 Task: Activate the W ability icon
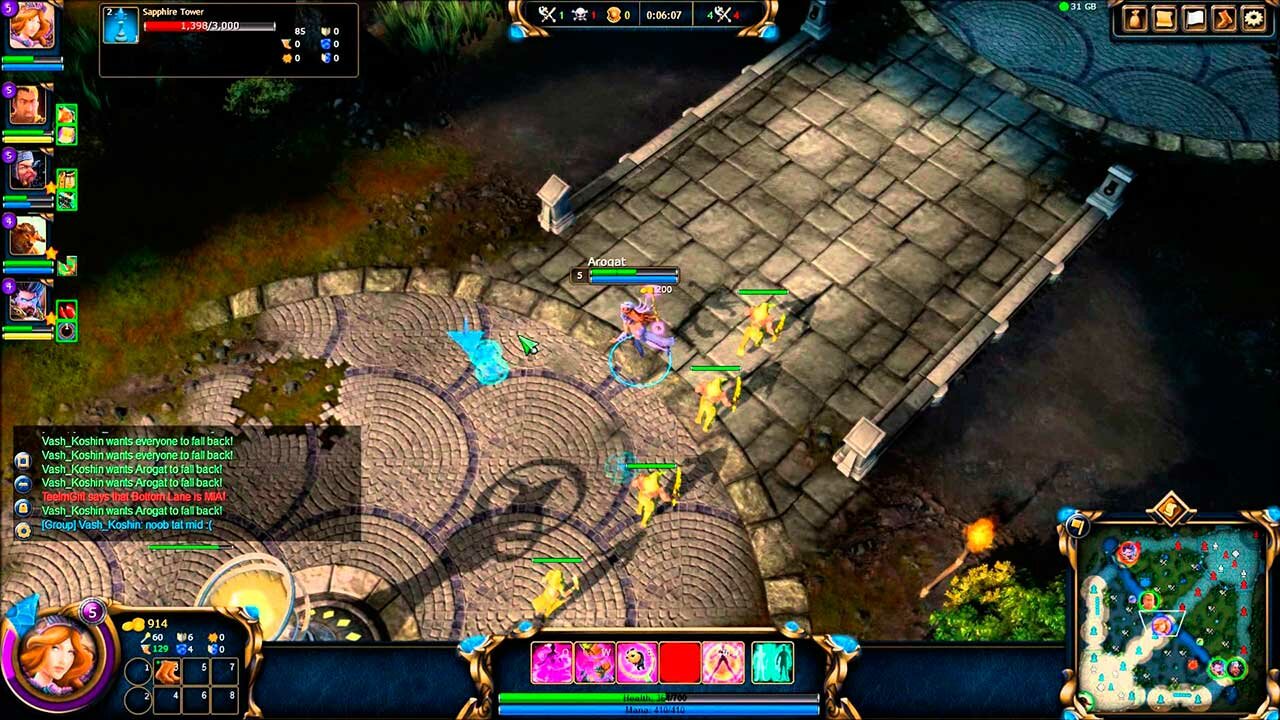(594, 663)
